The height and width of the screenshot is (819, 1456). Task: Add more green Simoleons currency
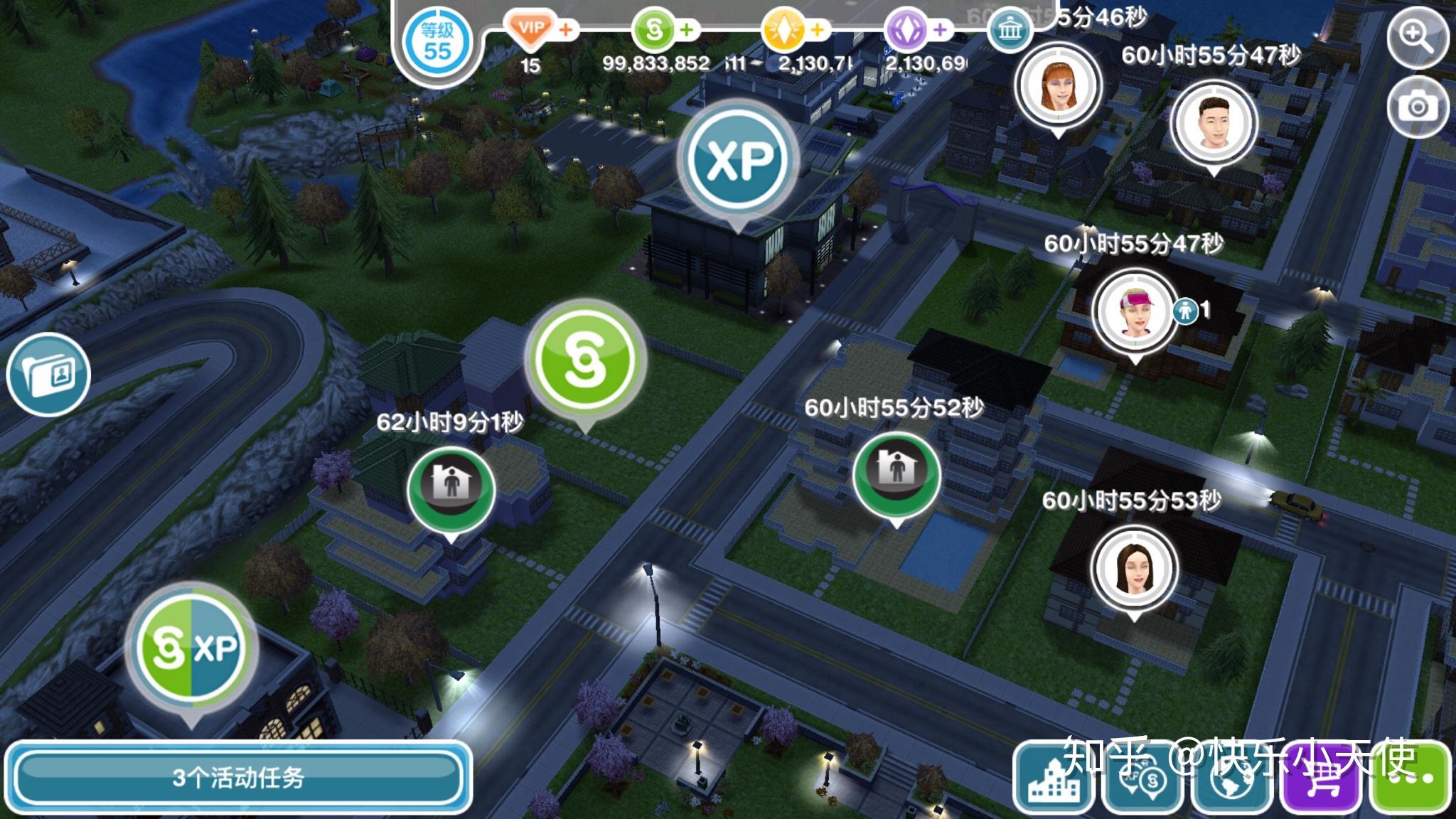point(687,30)
